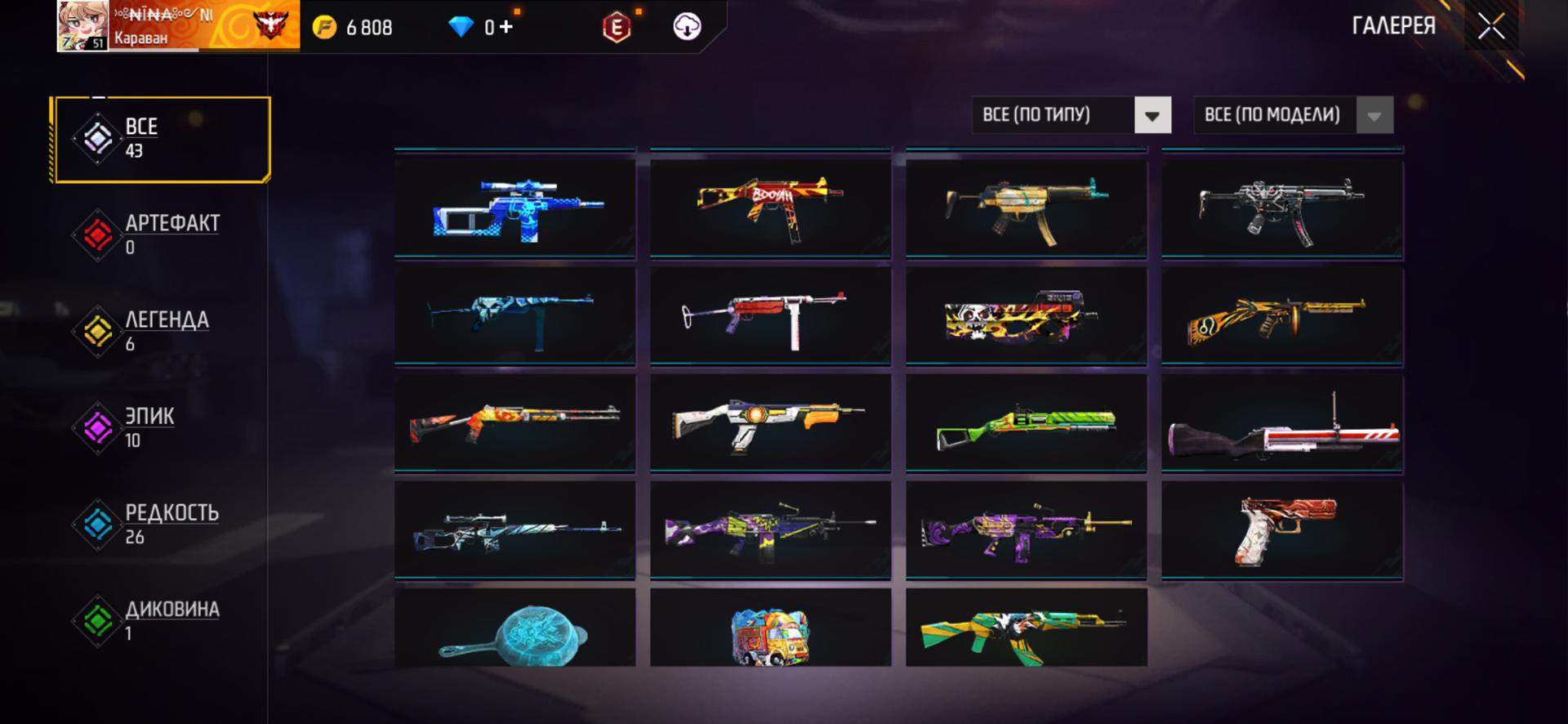The width and height of the screenshot is (1568, 724).
Task: Select the green grenade launcher skin
Action: [x=1026, y=424]
